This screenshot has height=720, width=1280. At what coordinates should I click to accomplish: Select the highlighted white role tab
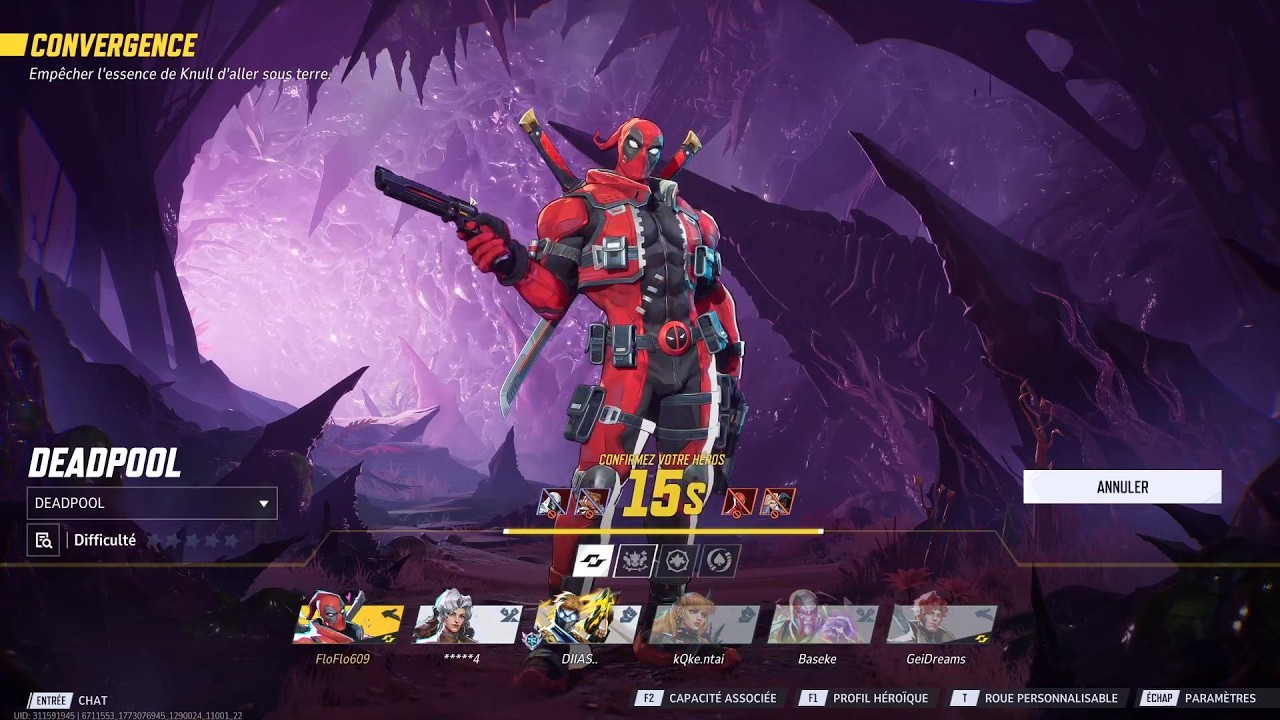593,561
